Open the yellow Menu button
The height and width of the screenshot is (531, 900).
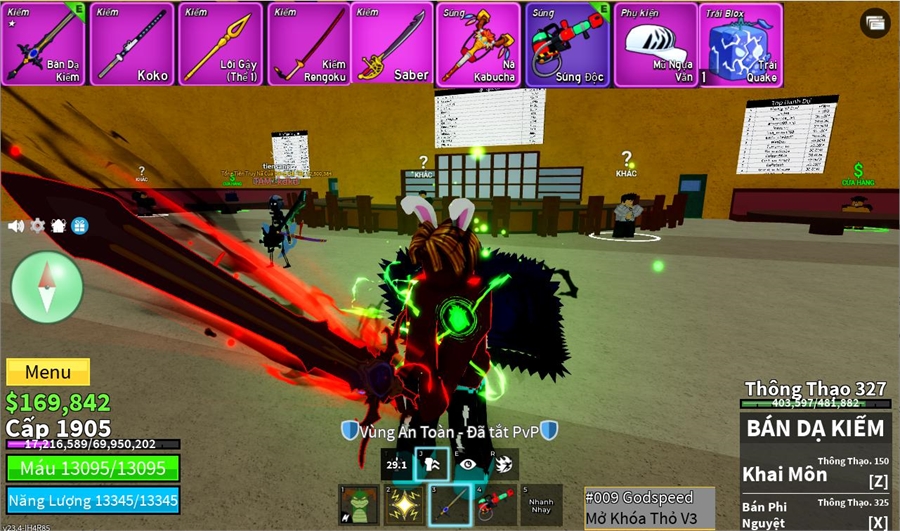[x=48, y=372]
